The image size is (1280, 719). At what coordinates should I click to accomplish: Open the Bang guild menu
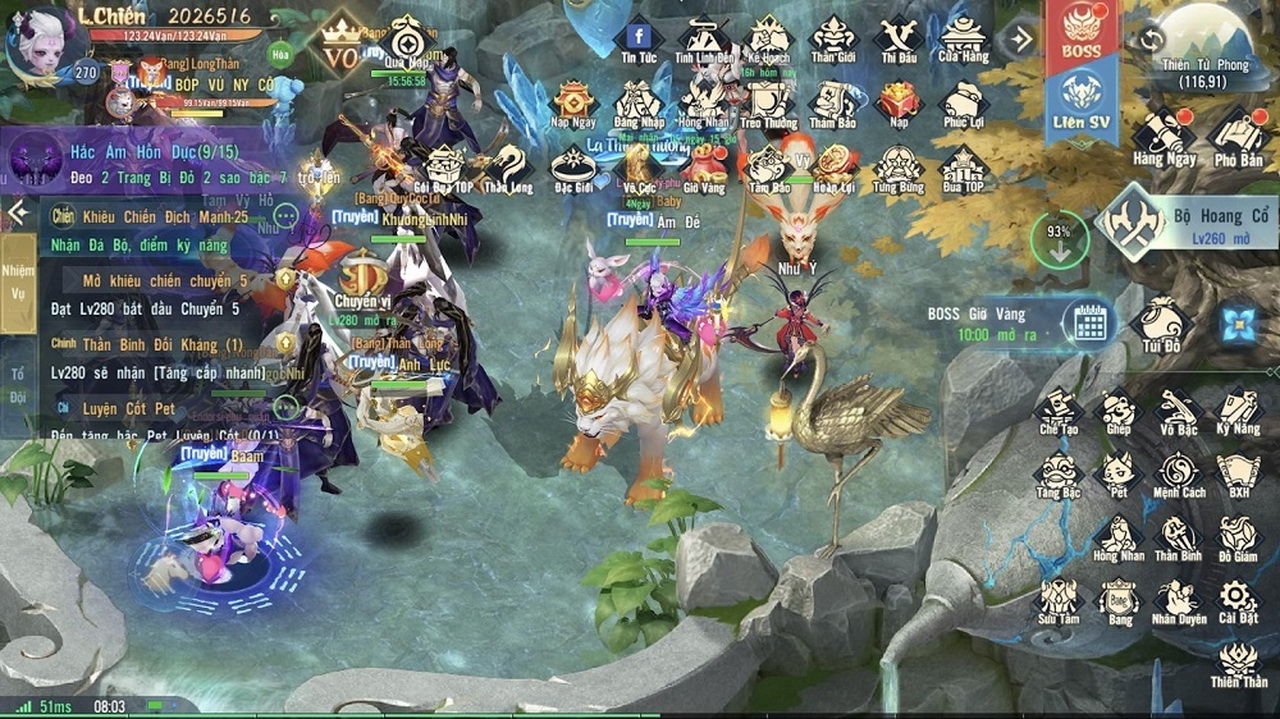point(1119,601)
